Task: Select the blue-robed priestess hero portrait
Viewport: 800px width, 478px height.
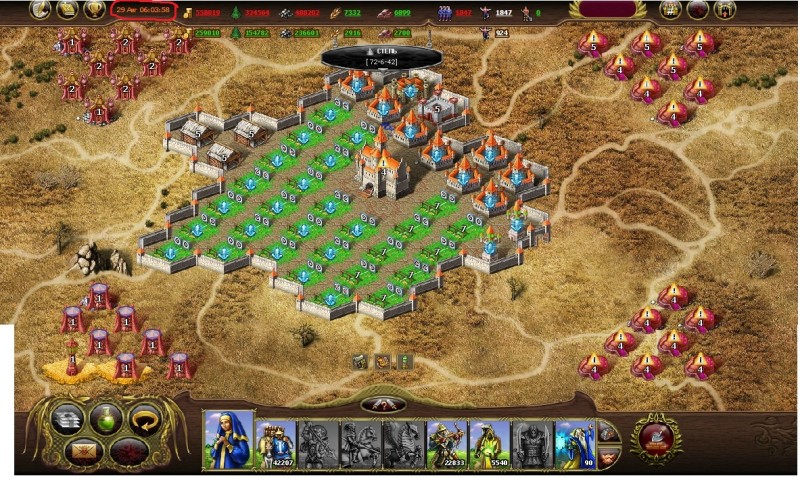Action: coord(228,440)
